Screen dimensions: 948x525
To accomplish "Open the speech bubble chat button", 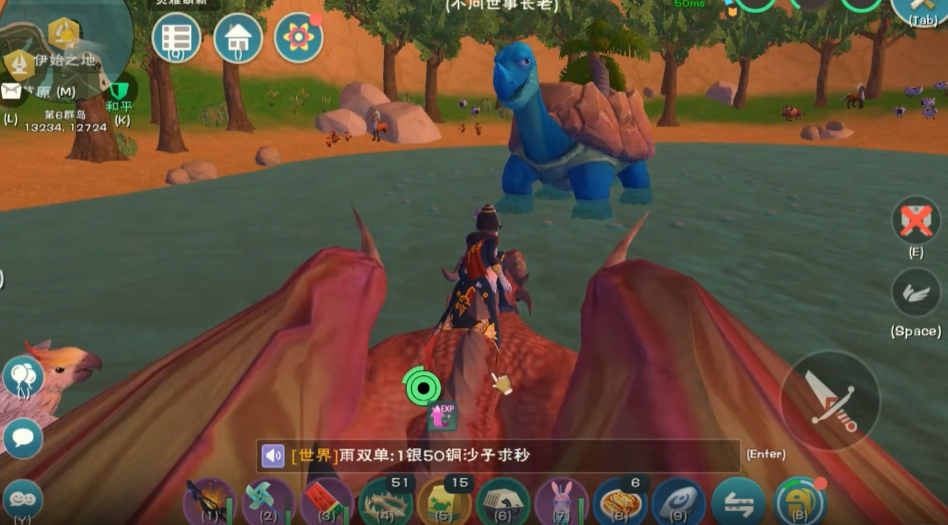I will [22, 437].
